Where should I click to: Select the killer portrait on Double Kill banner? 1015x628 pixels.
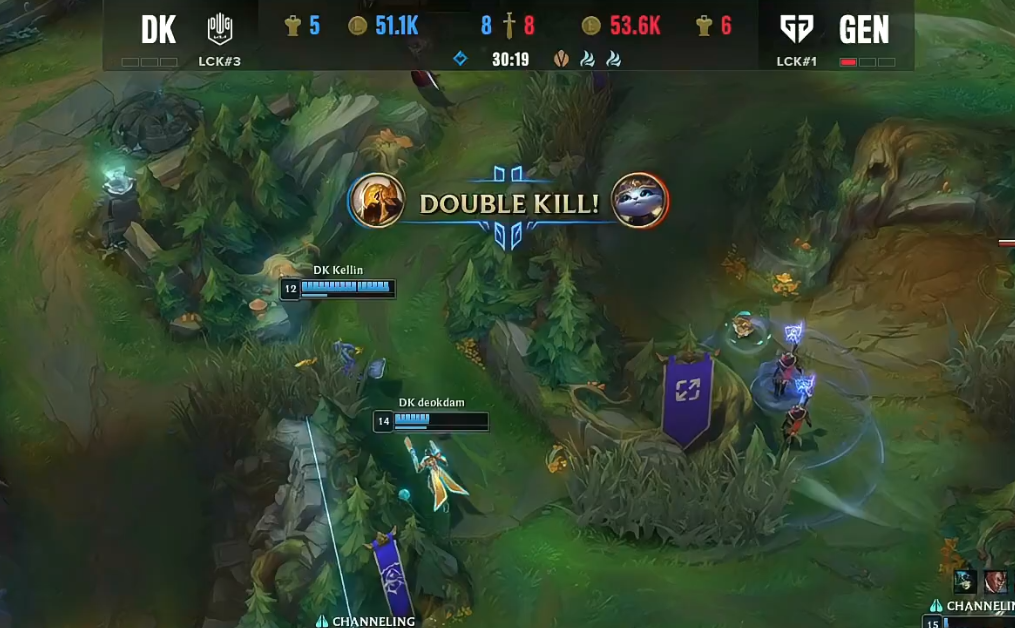click(378, 201)
